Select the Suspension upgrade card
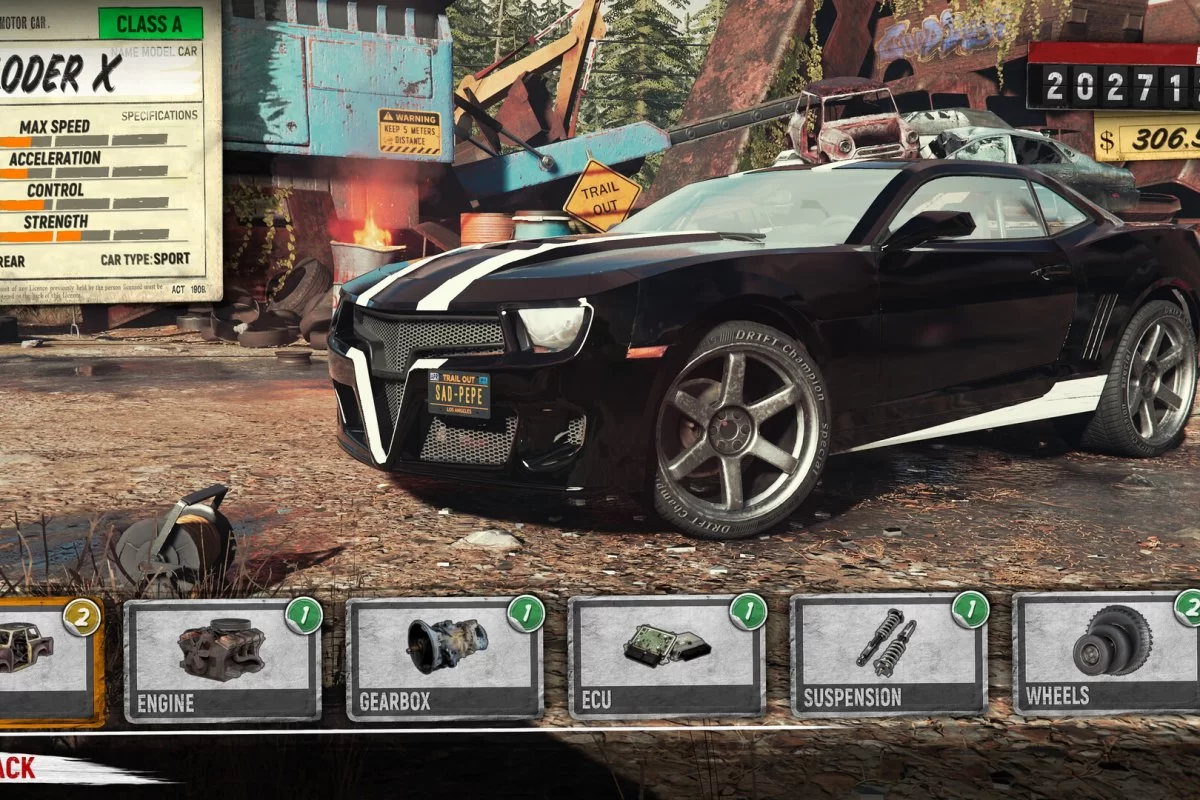The height and width of the screenshot is (800, 1200). tap(889, 658)
